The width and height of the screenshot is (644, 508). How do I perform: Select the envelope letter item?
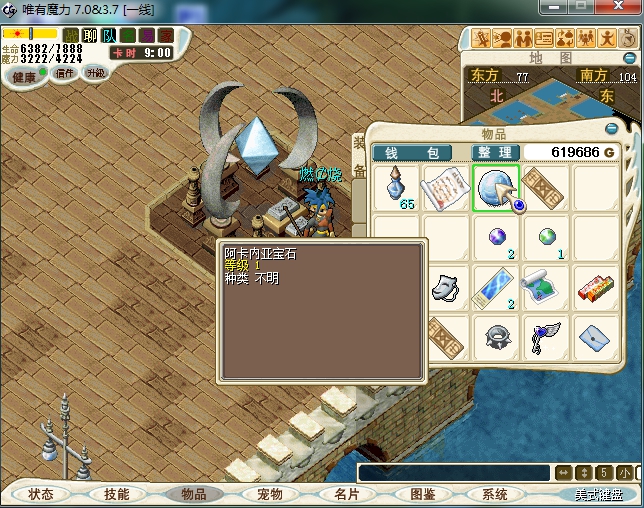(594, 336)
